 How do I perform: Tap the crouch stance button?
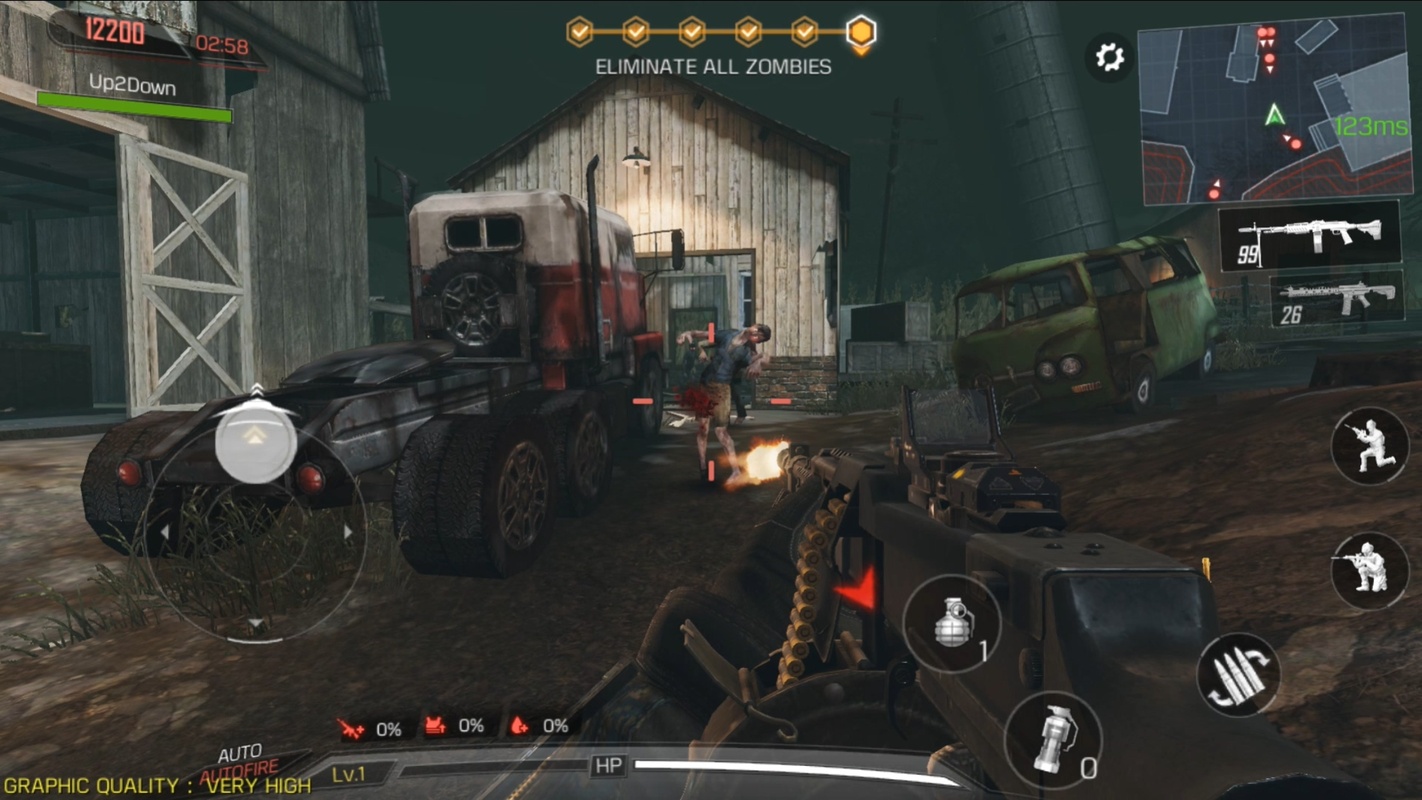pos(1369,446)
